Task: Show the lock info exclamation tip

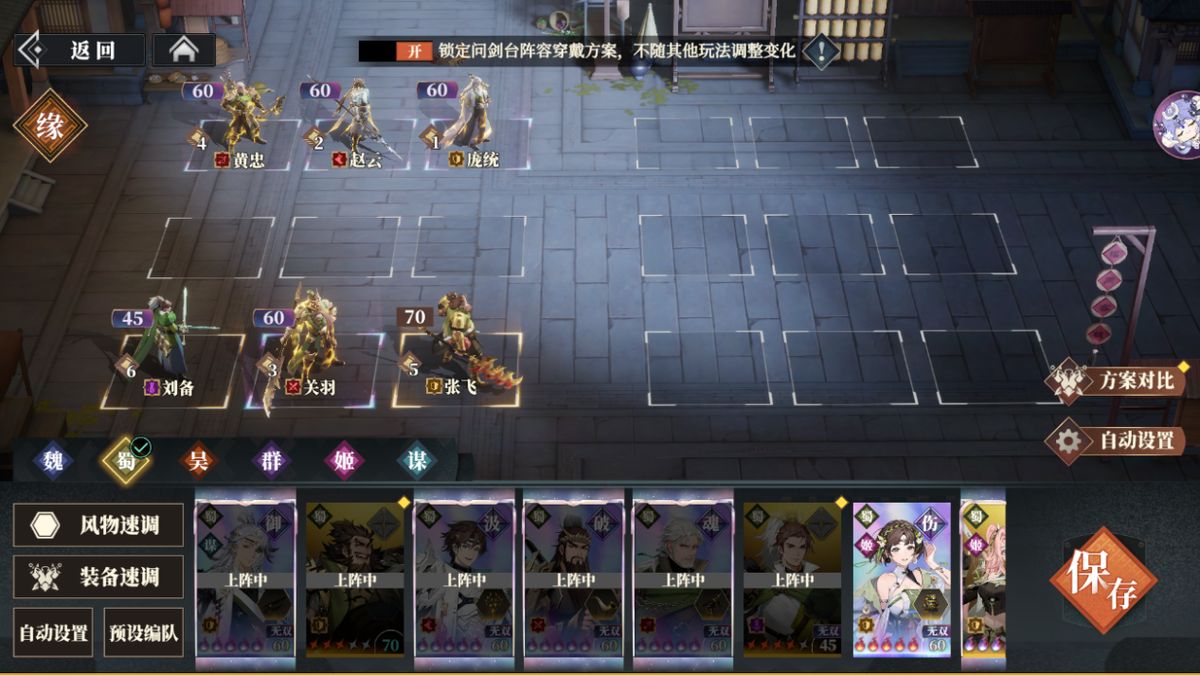Action: click(821, 50)
